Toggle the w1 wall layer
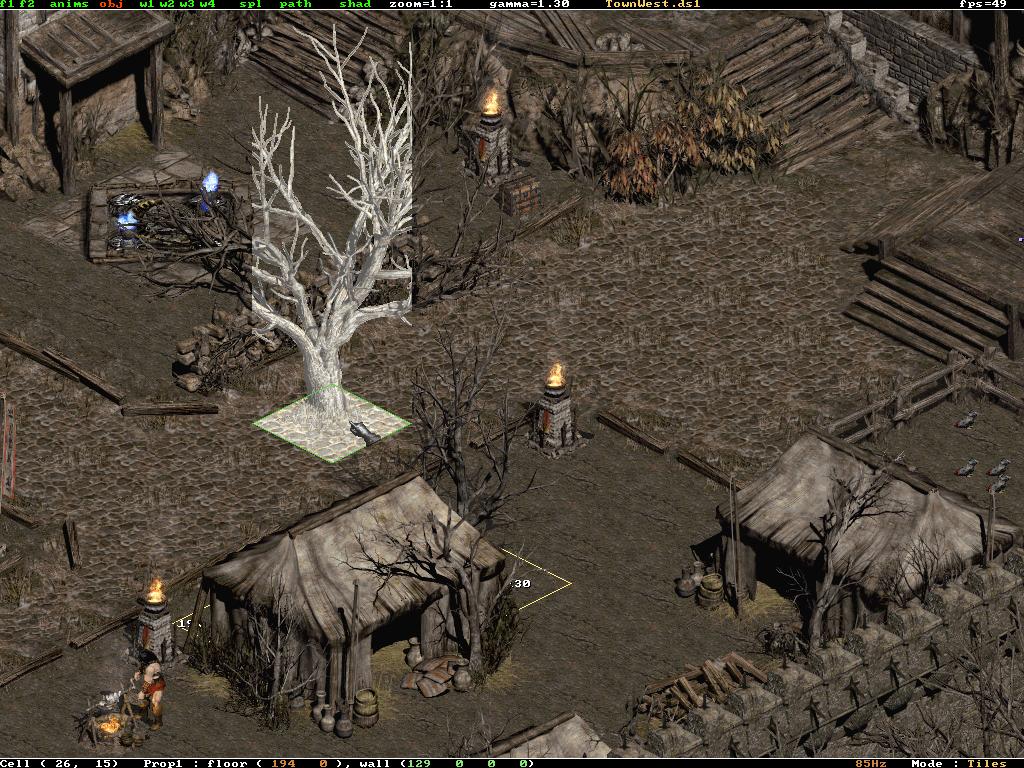The image size is (1024, 768). tap(146, 4)
